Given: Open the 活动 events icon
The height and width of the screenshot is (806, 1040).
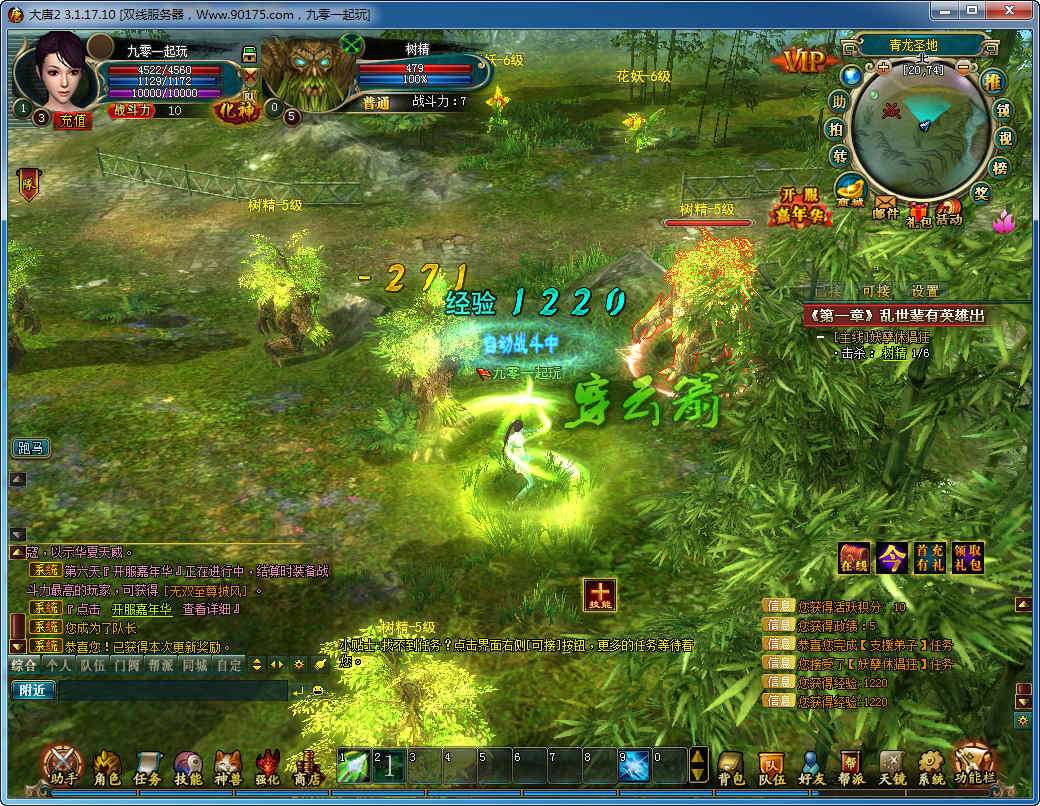Looking at the screenshot, I should 948,211.
